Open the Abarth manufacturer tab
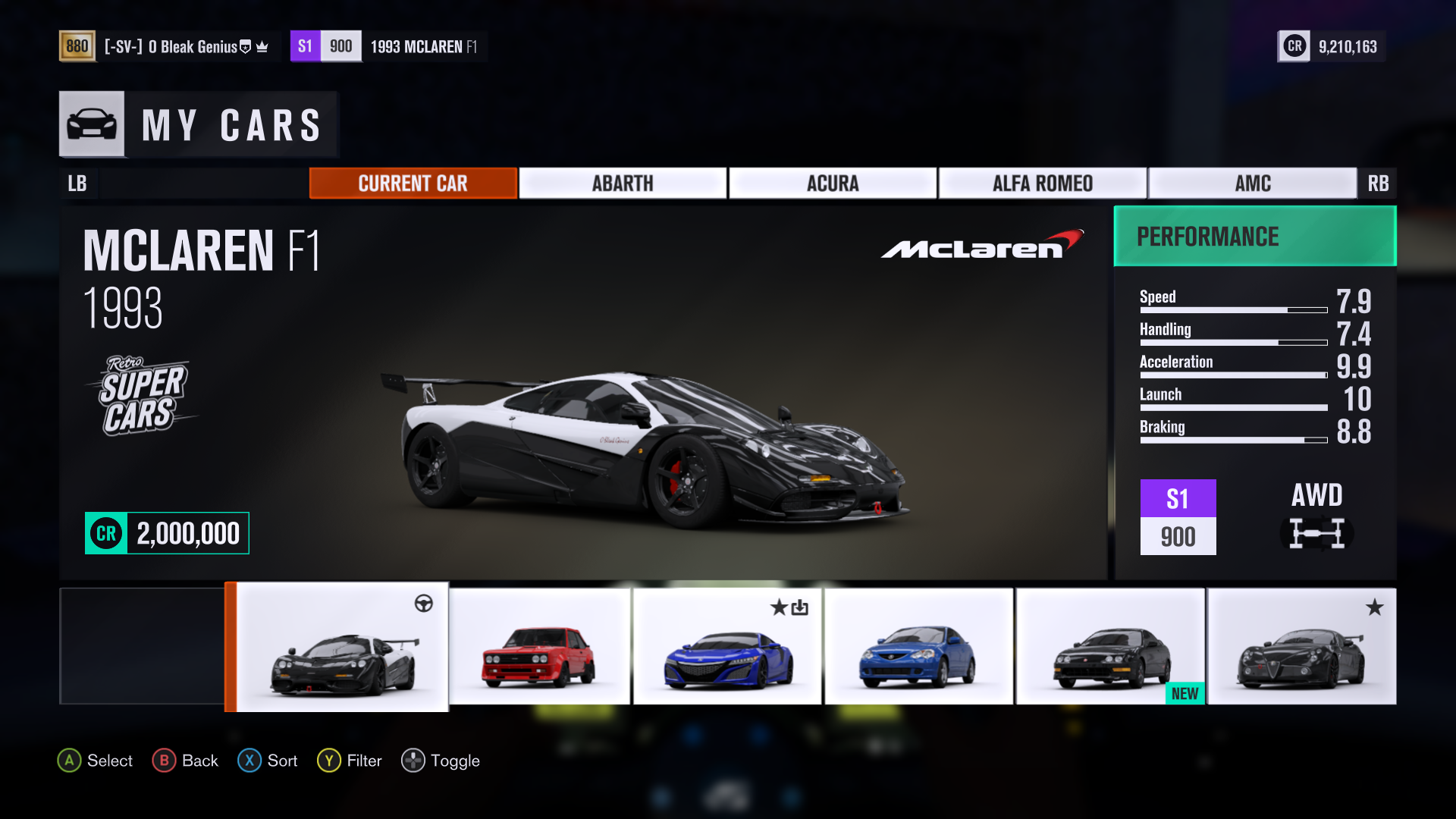Image resolution: width=1456 pixels, height=819 pixels. coord(622,184)
